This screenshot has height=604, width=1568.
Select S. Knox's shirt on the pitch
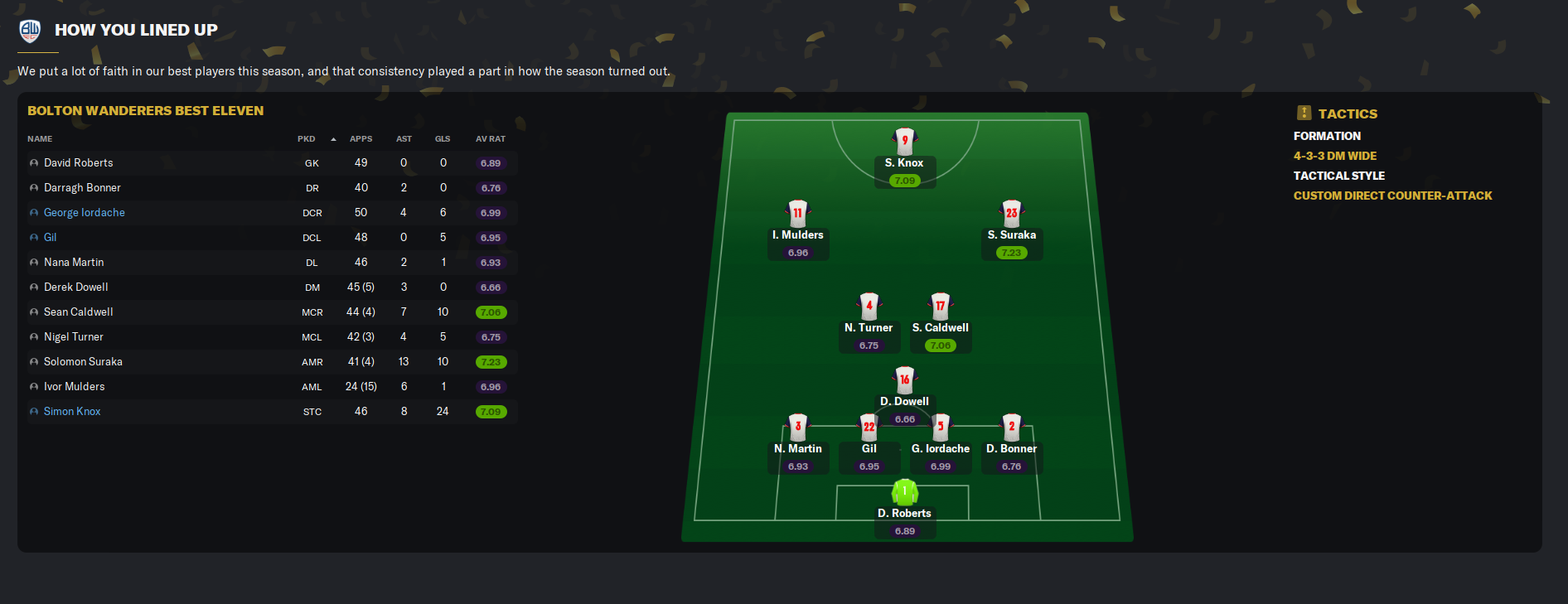point(904,141)
